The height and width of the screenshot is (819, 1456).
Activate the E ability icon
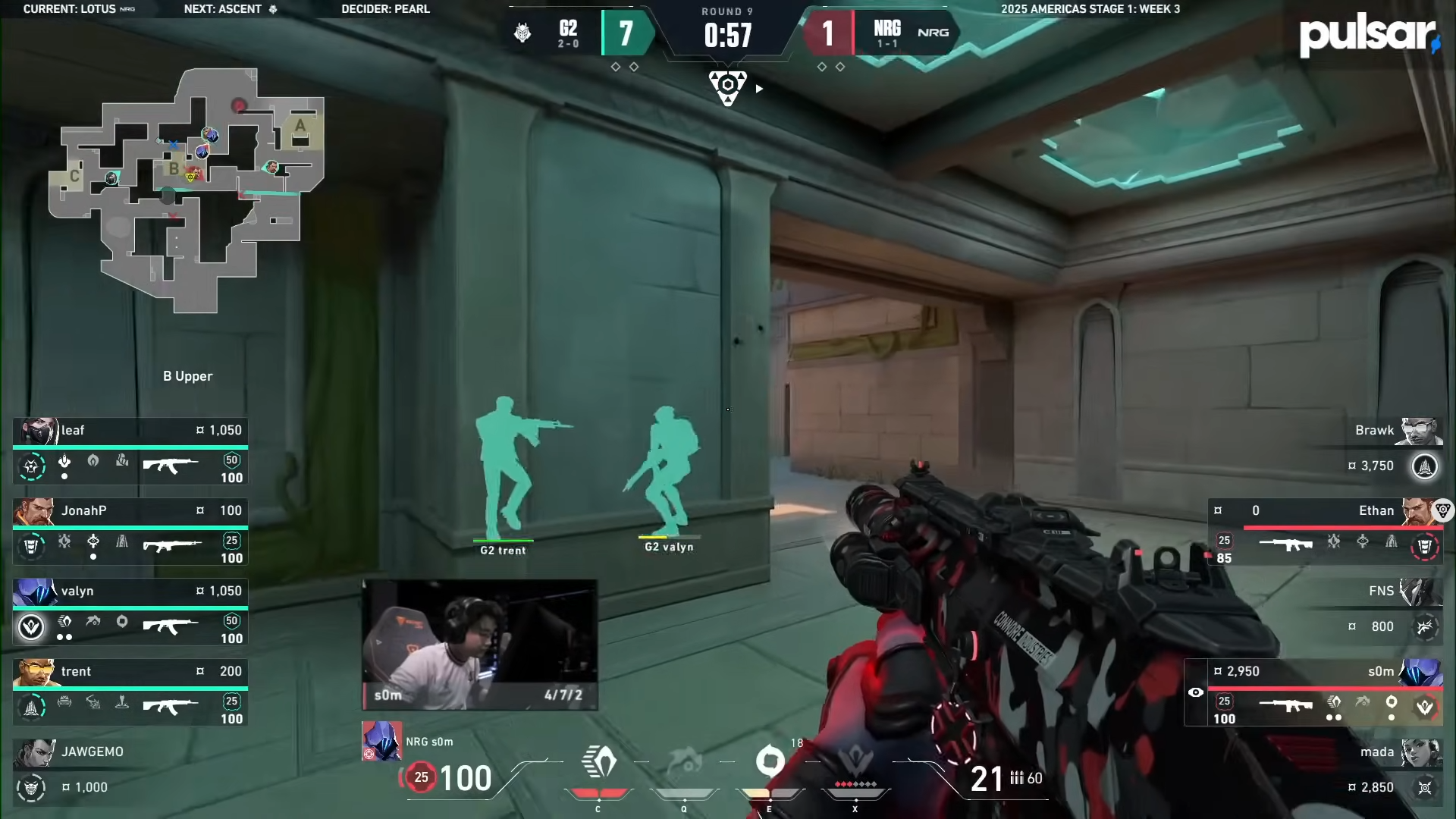(770, 761)
